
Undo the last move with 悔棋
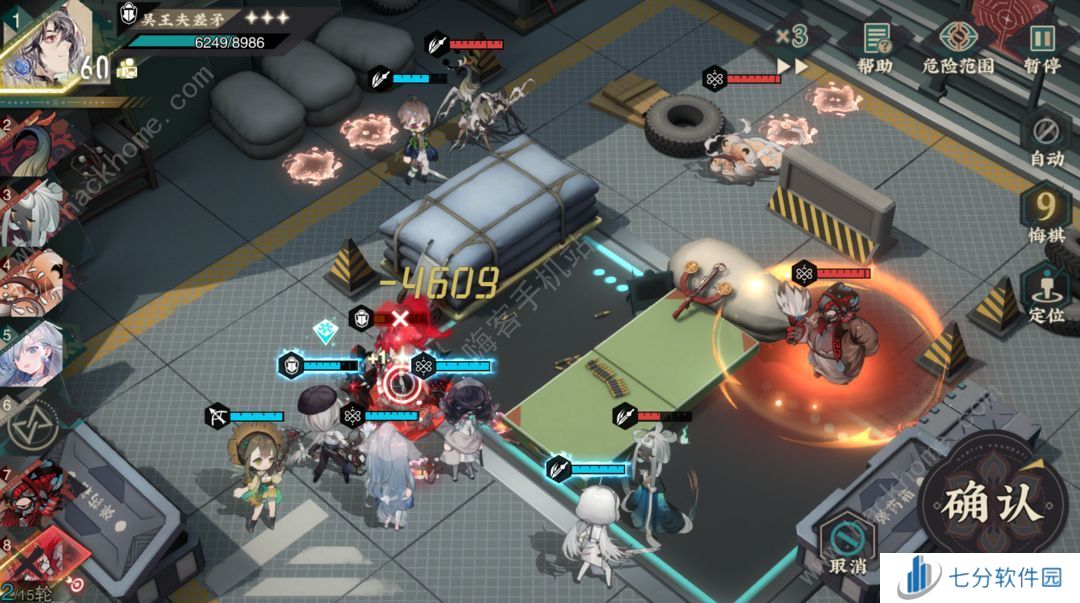point(1046,217)
